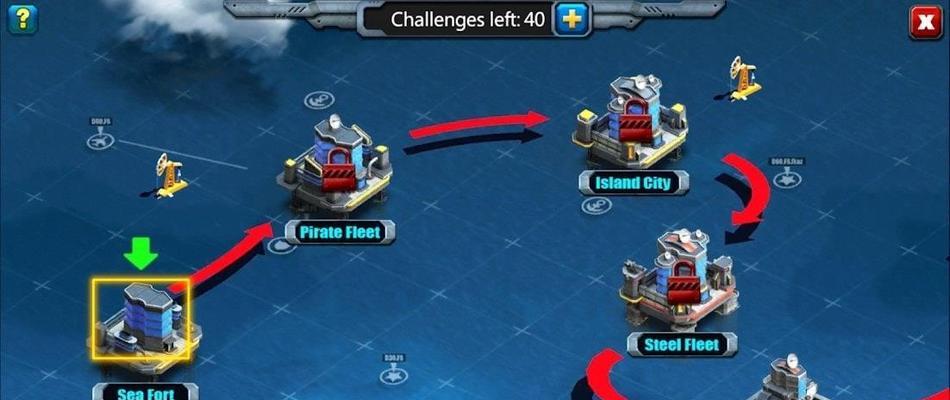Image resolution: width=950 pixels, height=400 pixels.
Task: Select the highlighted Sea Fort stage
Action: click(141, 319)
